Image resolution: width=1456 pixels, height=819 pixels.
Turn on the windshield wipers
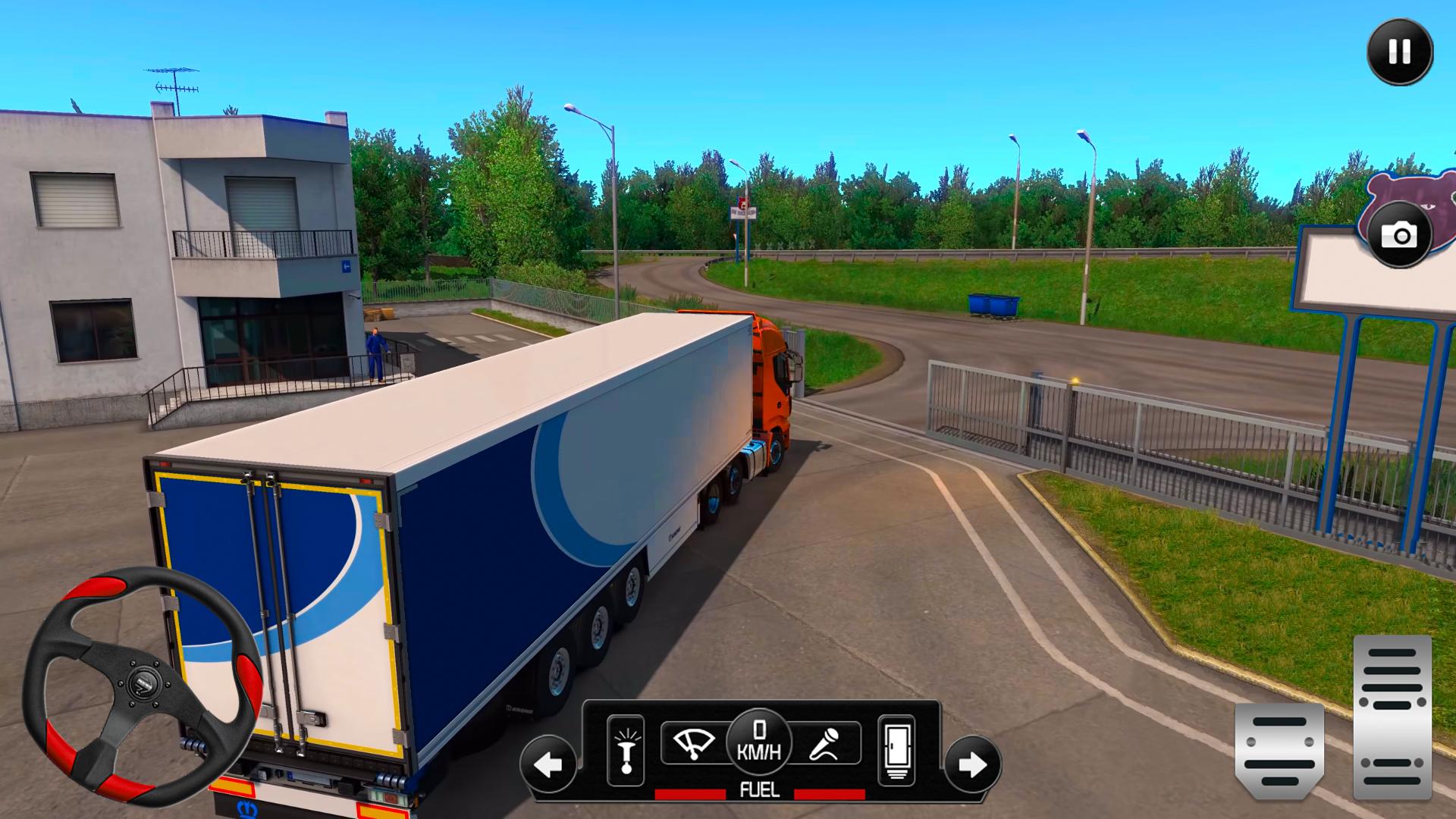pyautogui.click(x=693, y=742)
